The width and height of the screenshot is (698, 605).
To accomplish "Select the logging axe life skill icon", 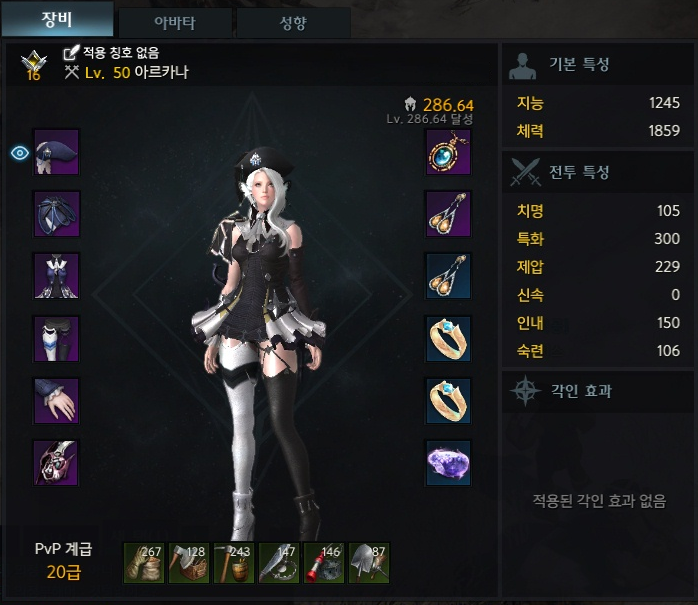I will (x=189, y=563).
